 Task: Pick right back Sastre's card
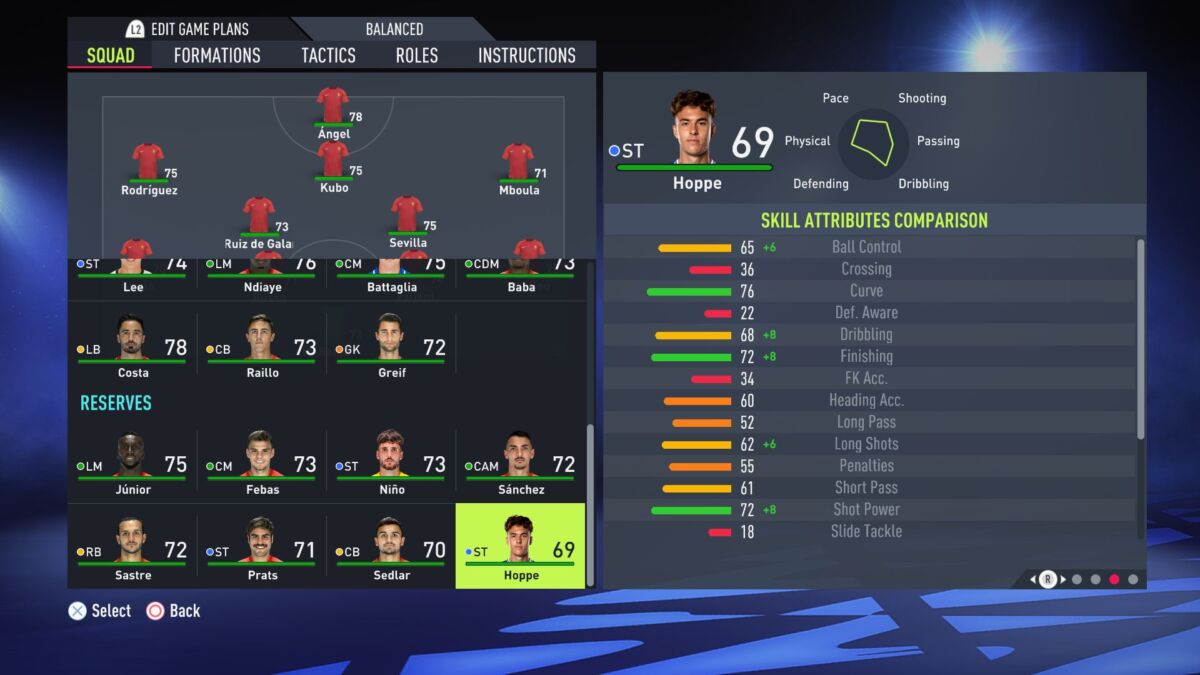tap(132, 546)
